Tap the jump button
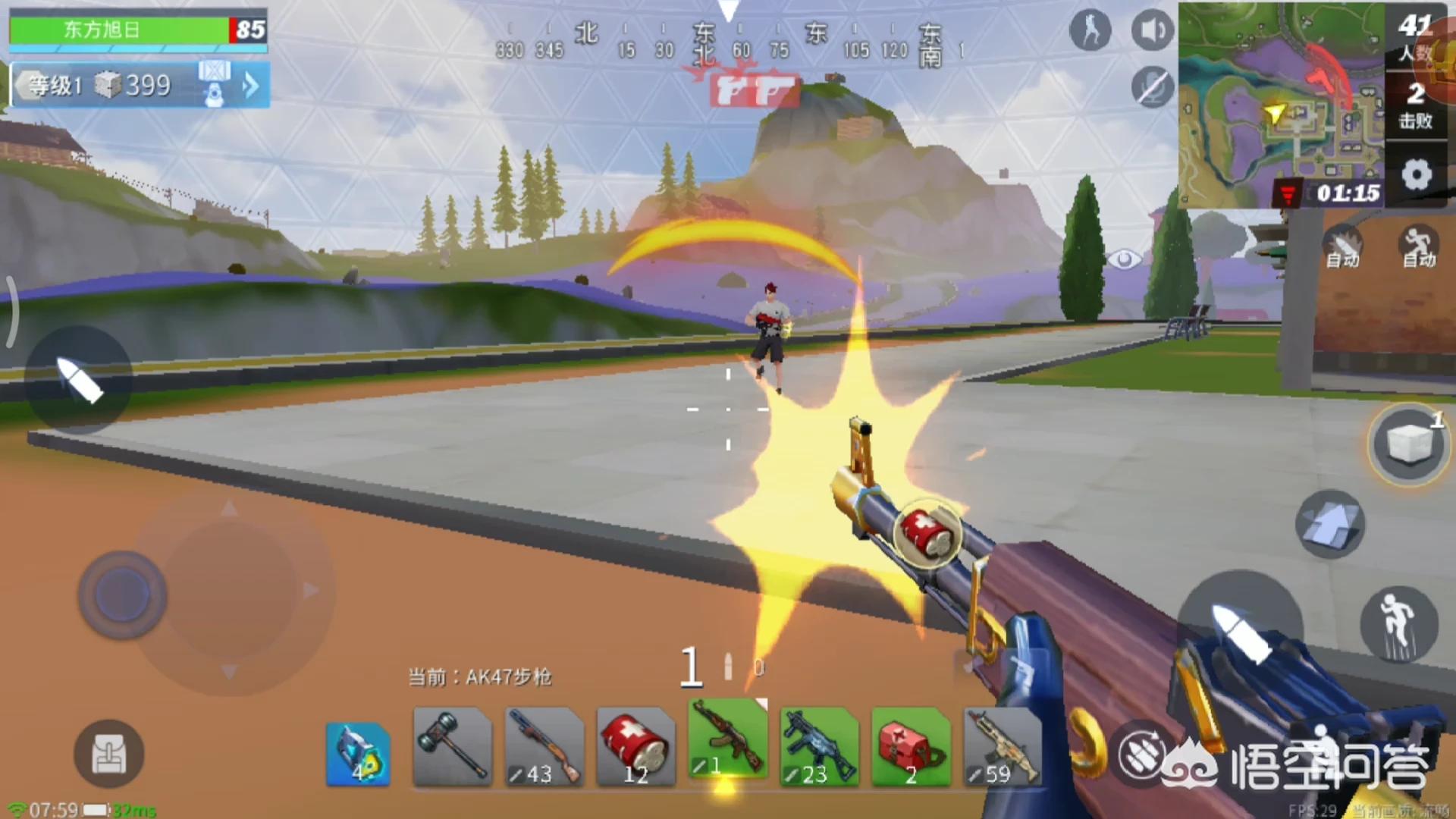 1399,624
